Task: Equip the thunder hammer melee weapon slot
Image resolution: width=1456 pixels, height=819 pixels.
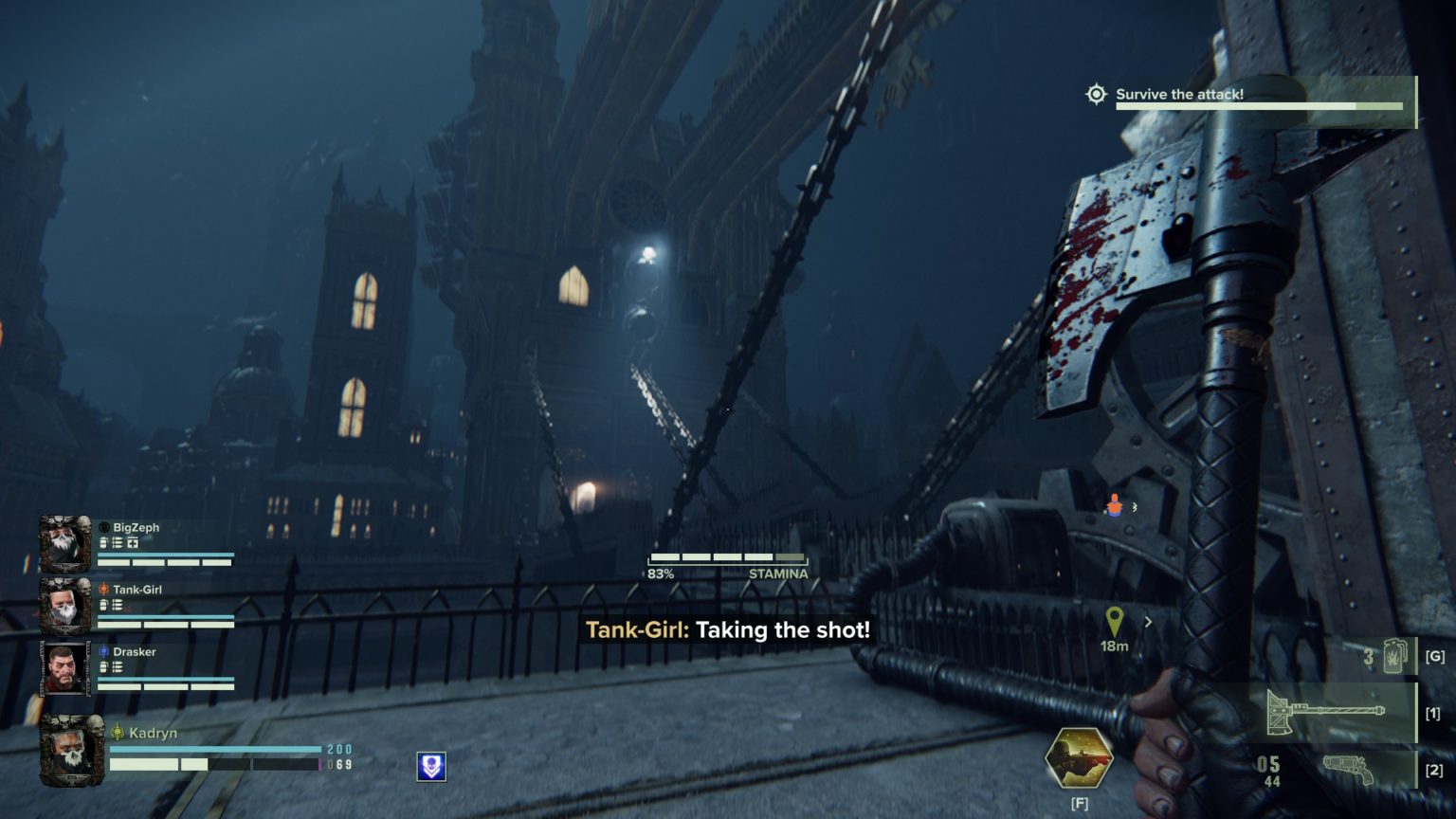Action: coord(1338,713)
